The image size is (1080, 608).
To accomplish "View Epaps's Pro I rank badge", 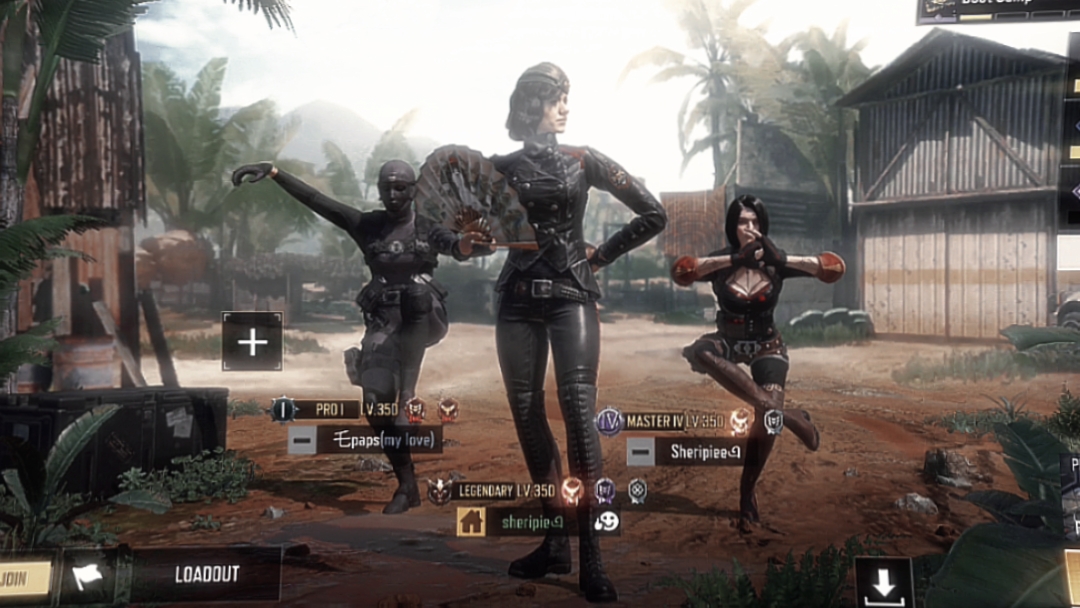I will click(x=283, y=409).
